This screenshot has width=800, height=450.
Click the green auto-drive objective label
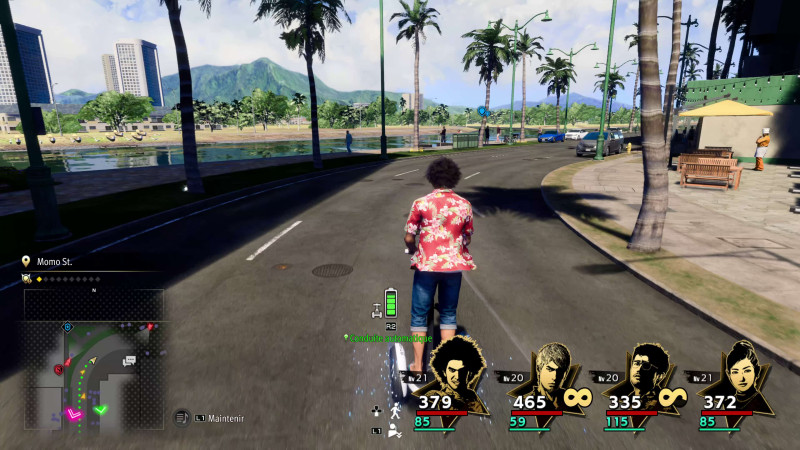pos(388,338)
